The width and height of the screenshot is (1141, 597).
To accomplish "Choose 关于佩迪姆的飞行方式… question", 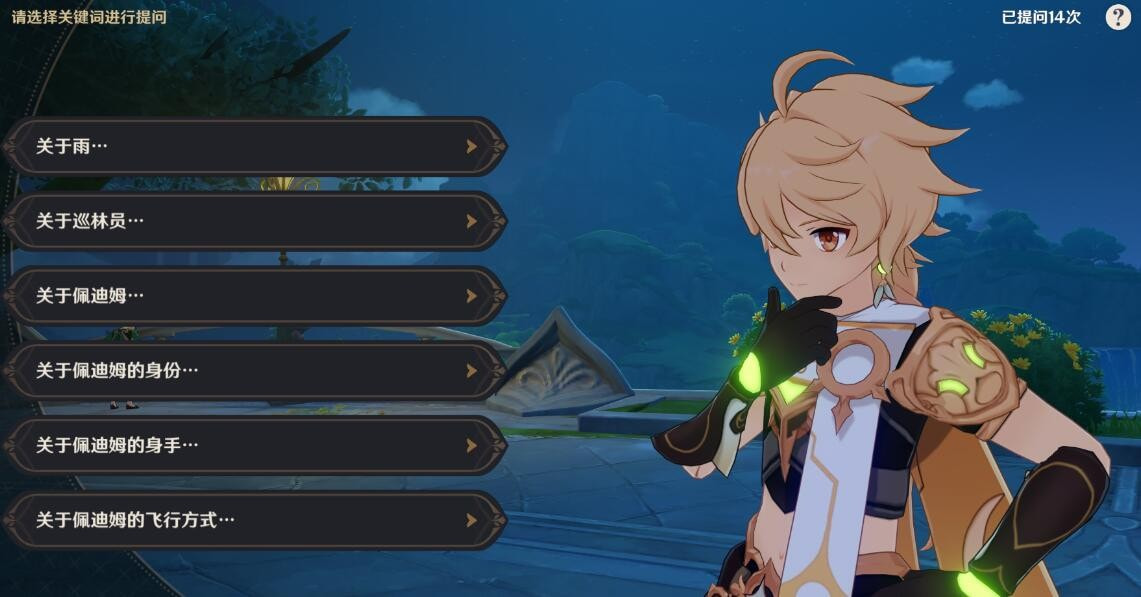I will (x=255, y=520).
